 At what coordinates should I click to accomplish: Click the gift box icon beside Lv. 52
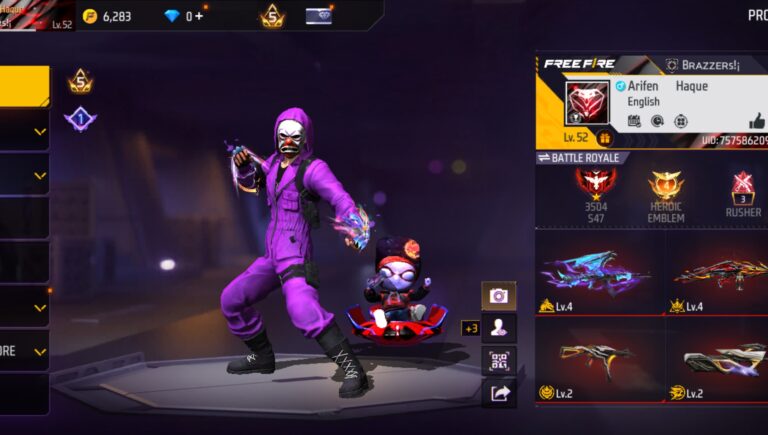(604, 138)
